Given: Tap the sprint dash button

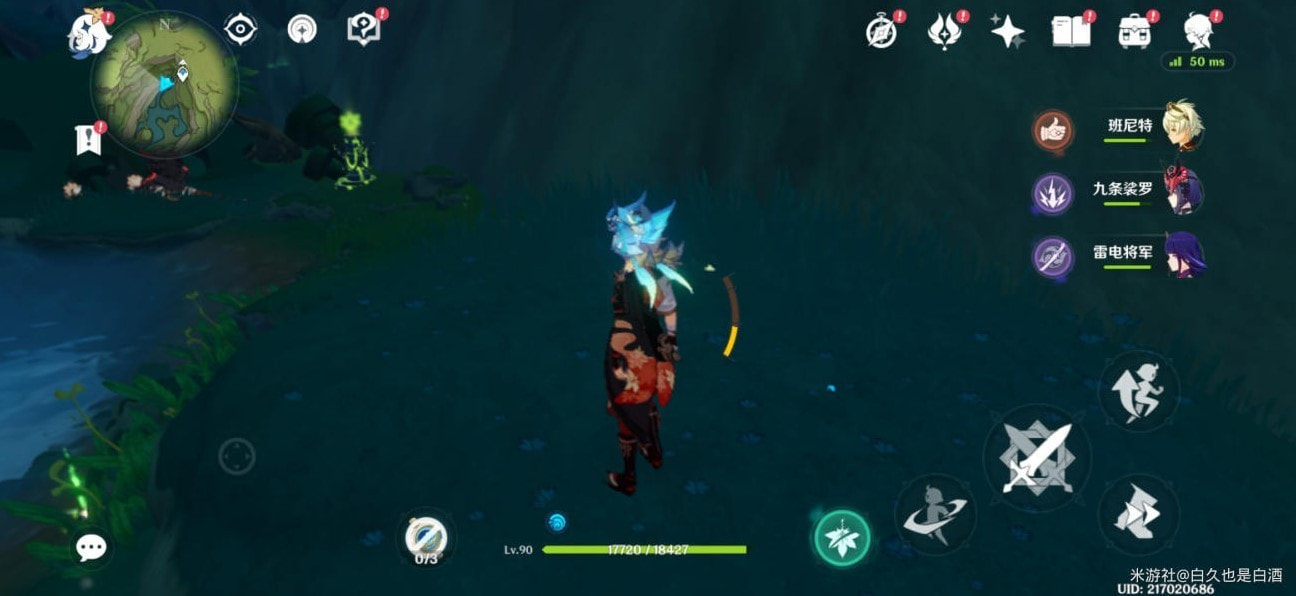Looking at the screenshot, I should click(x=1138, y=514).
